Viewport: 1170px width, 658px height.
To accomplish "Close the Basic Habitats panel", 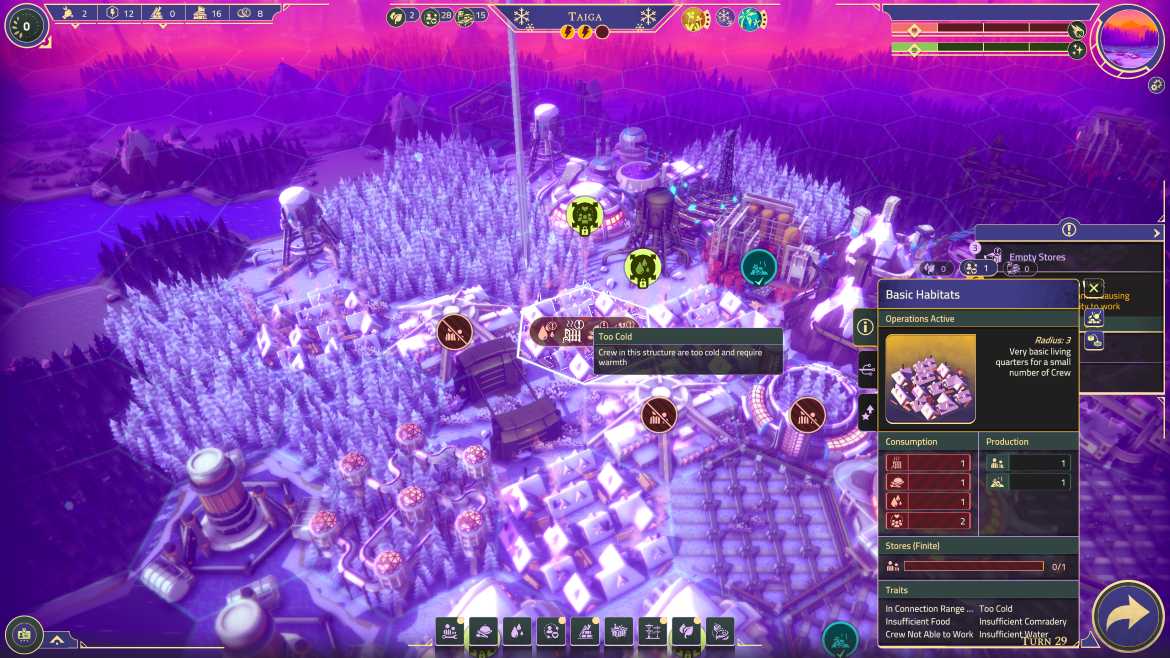I will click(1094, 288).
